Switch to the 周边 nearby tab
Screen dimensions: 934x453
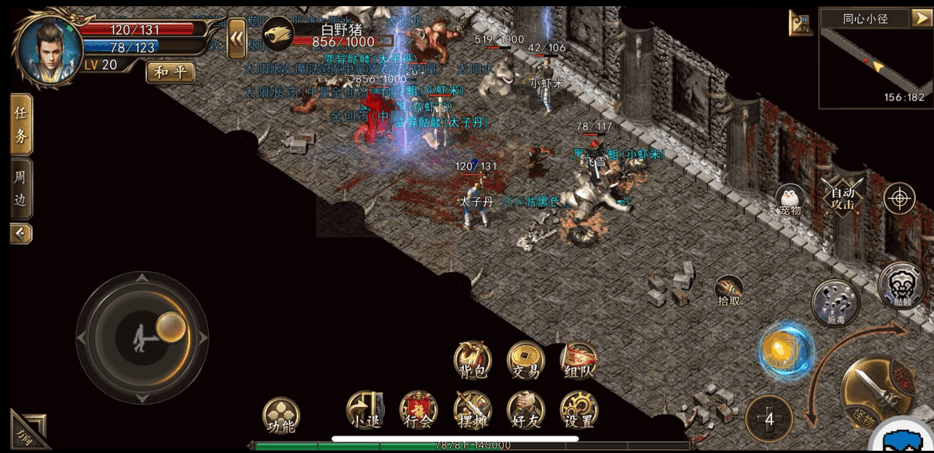[21, 187]
